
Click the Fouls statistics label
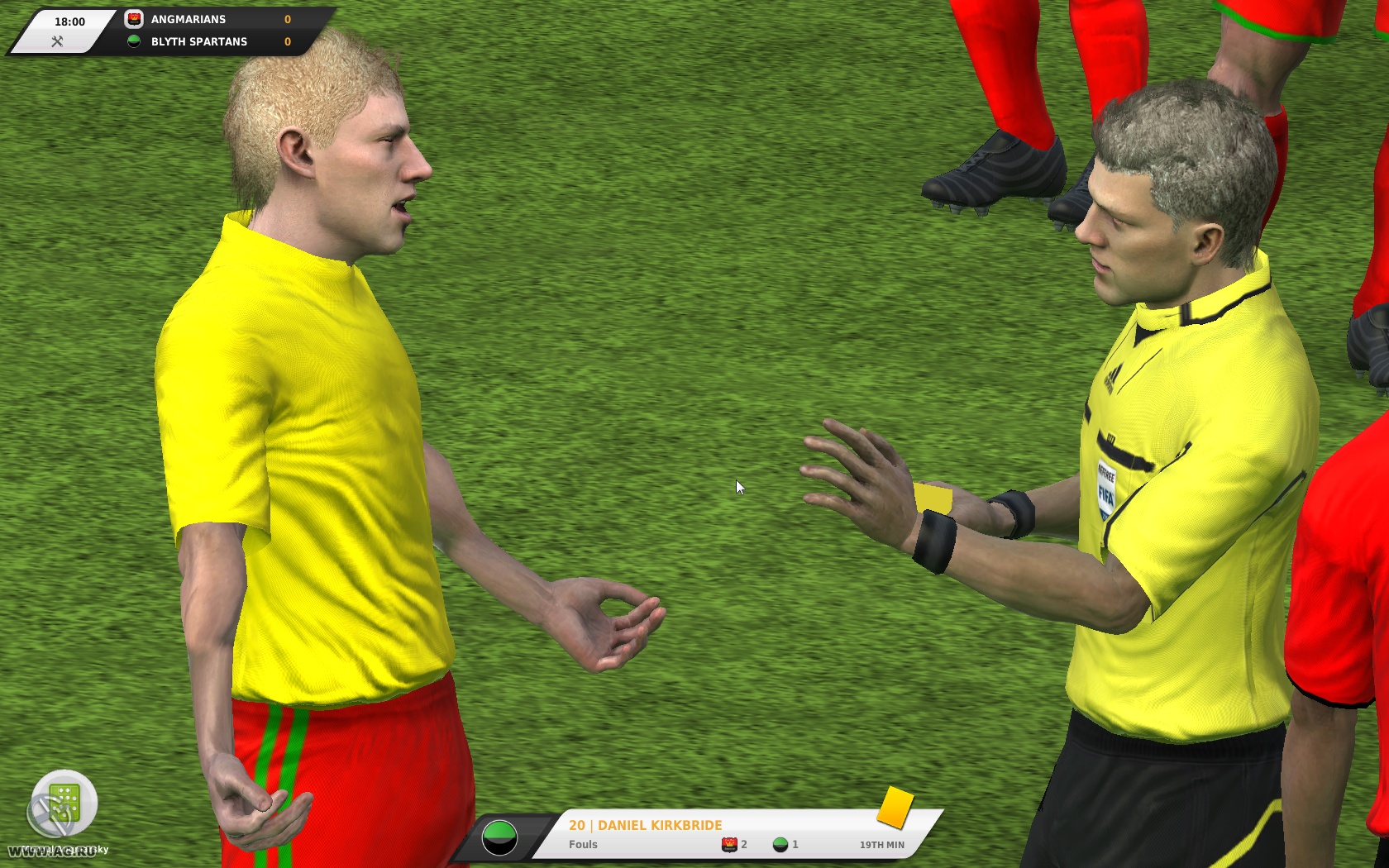[x=582, y=844]
